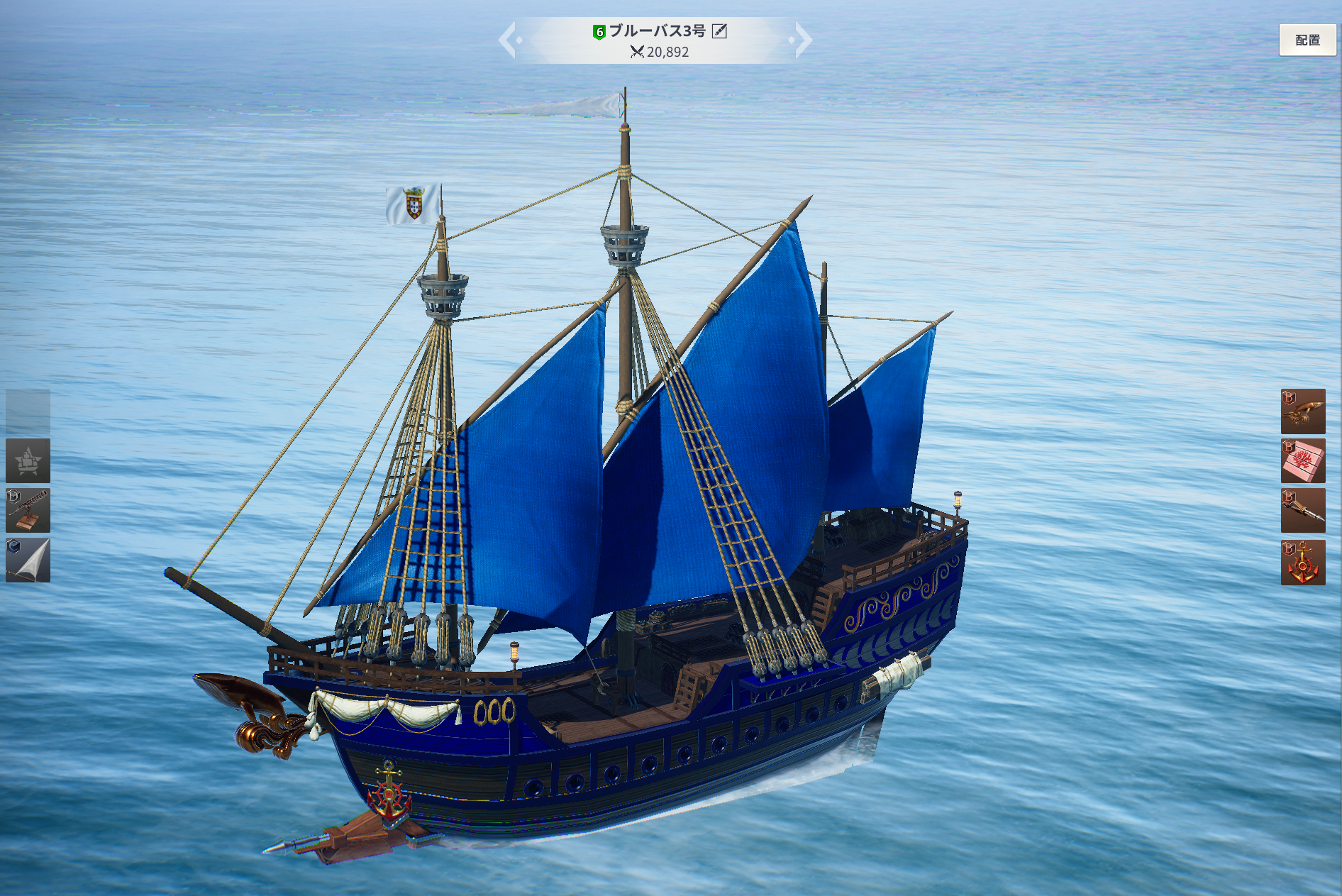Switch to the next ship with right arrow
1342x896 pixels.
[802, 40]
